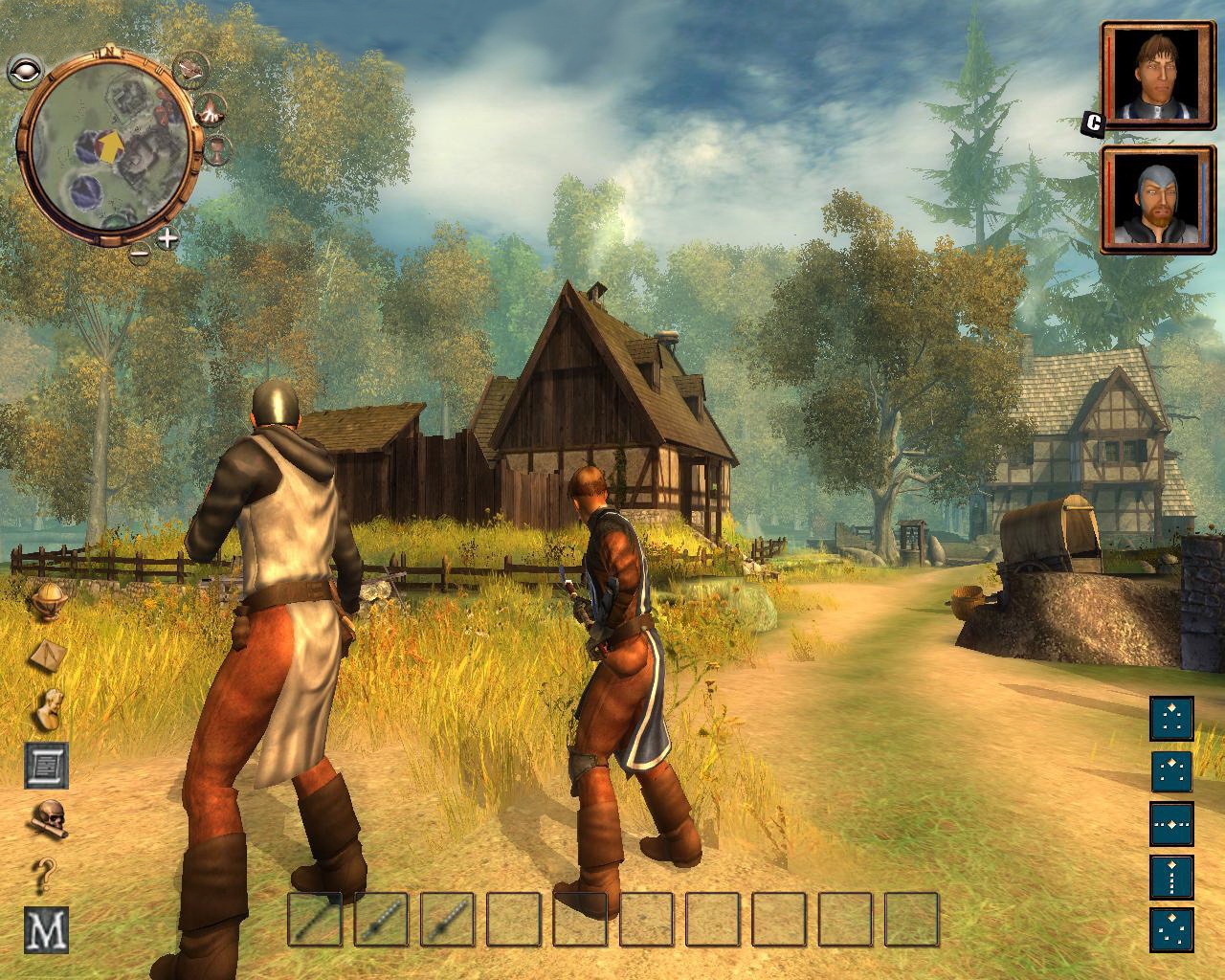Click the minimap zoom-in plus control
This screenshot has width=1225, height=980.
click(167, 238)
